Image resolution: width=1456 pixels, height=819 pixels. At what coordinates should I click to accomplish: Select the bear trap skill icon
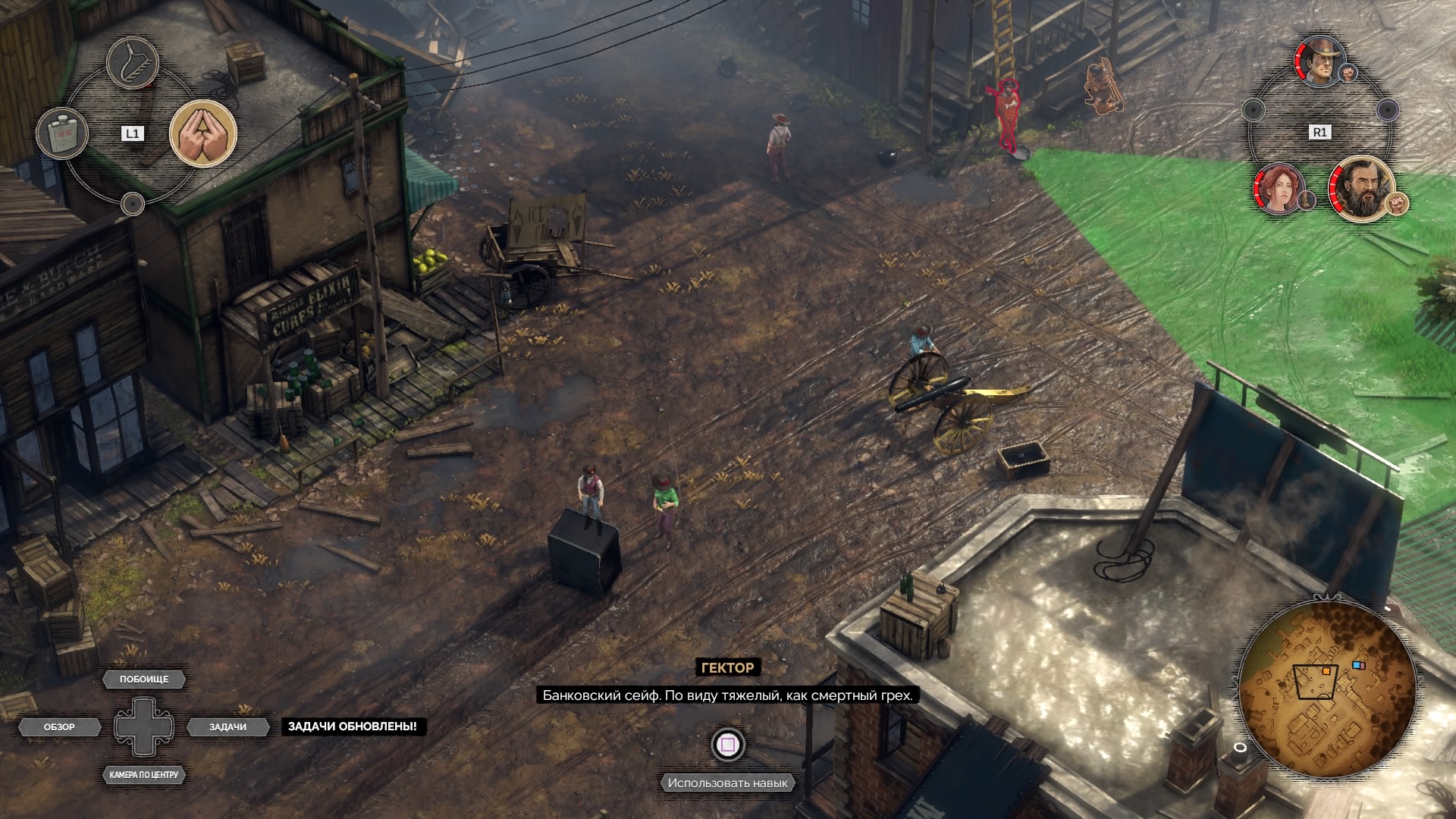tap(133, 62)
